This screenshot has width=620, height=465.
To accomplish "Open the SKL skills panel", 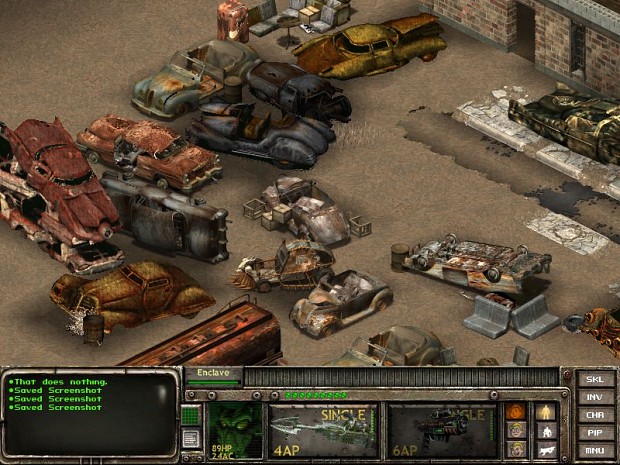I will [596, 380].
